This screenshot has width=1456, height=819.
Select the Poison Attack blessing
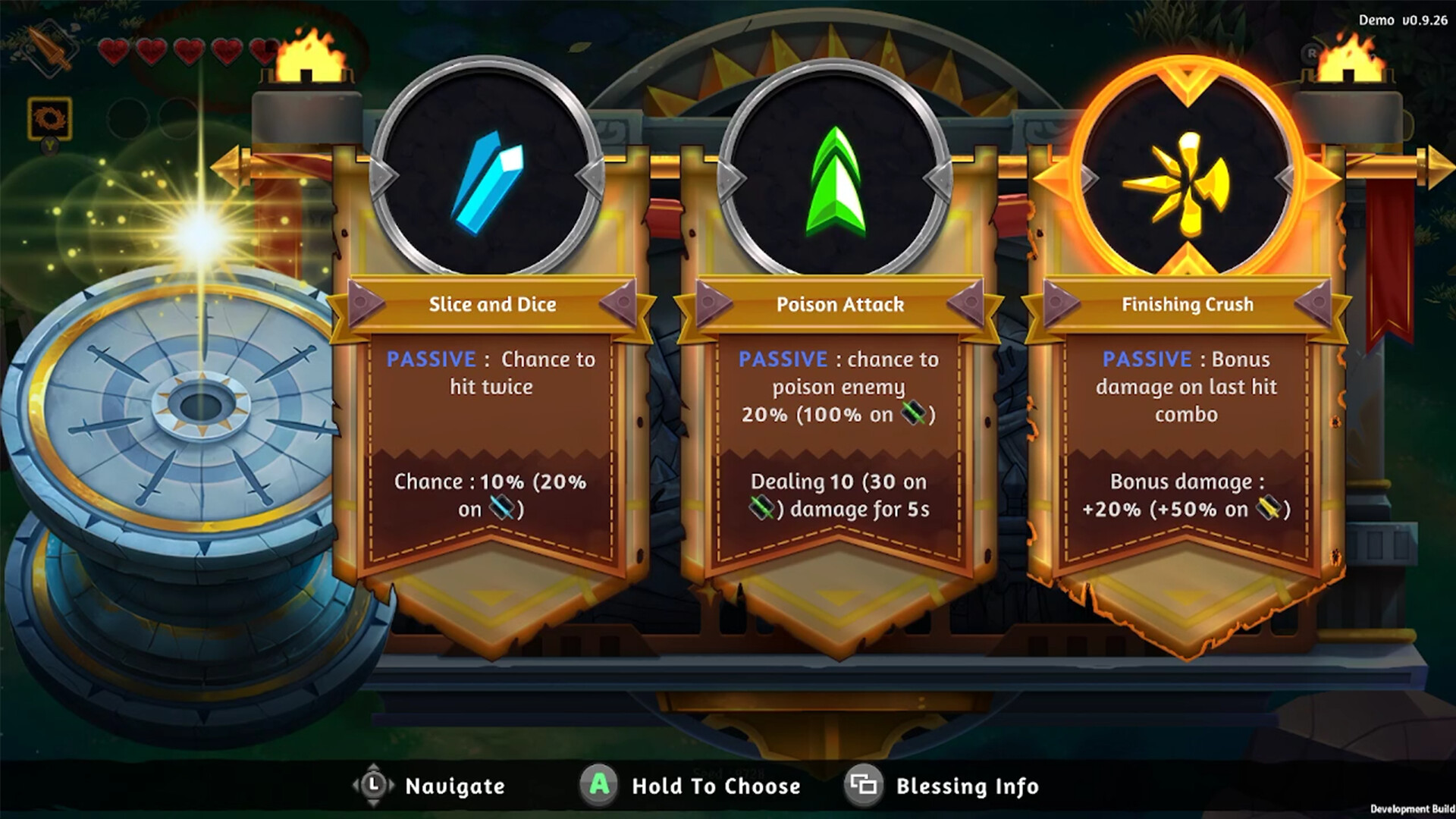(x=838, y=425)
